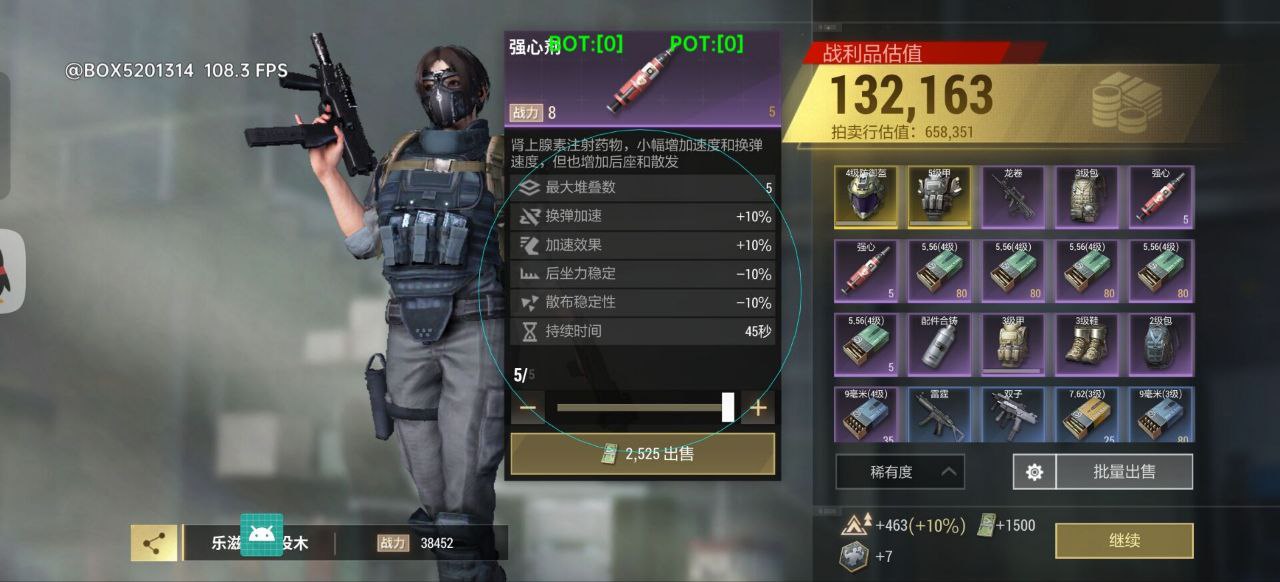The height and width of the screenshot is (582, 1280).
Task: Sell the item for 2,525
Action: (643, 454)
